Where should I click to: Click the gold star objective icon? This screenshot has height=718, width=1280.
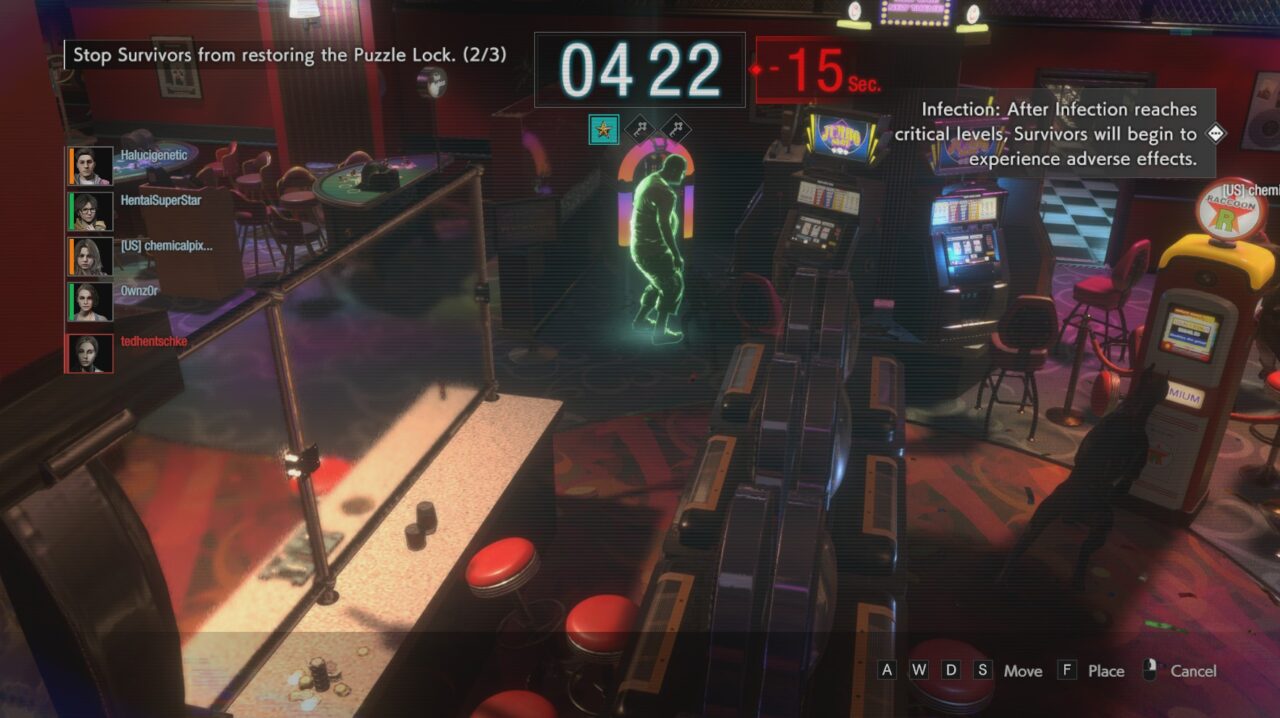click(604, 129)
